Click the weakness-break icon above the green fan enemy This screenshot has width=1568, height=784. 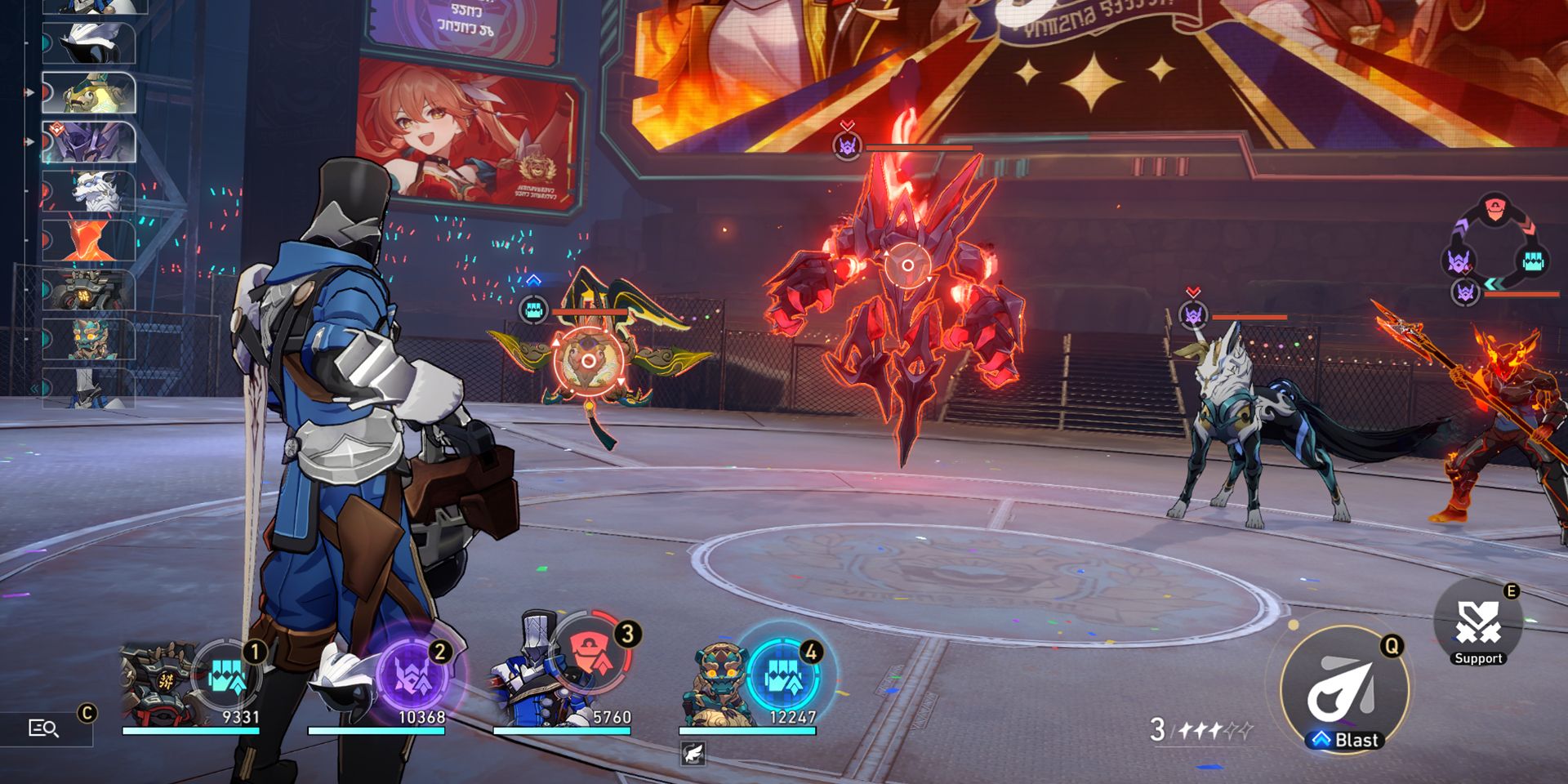(533, 309)
